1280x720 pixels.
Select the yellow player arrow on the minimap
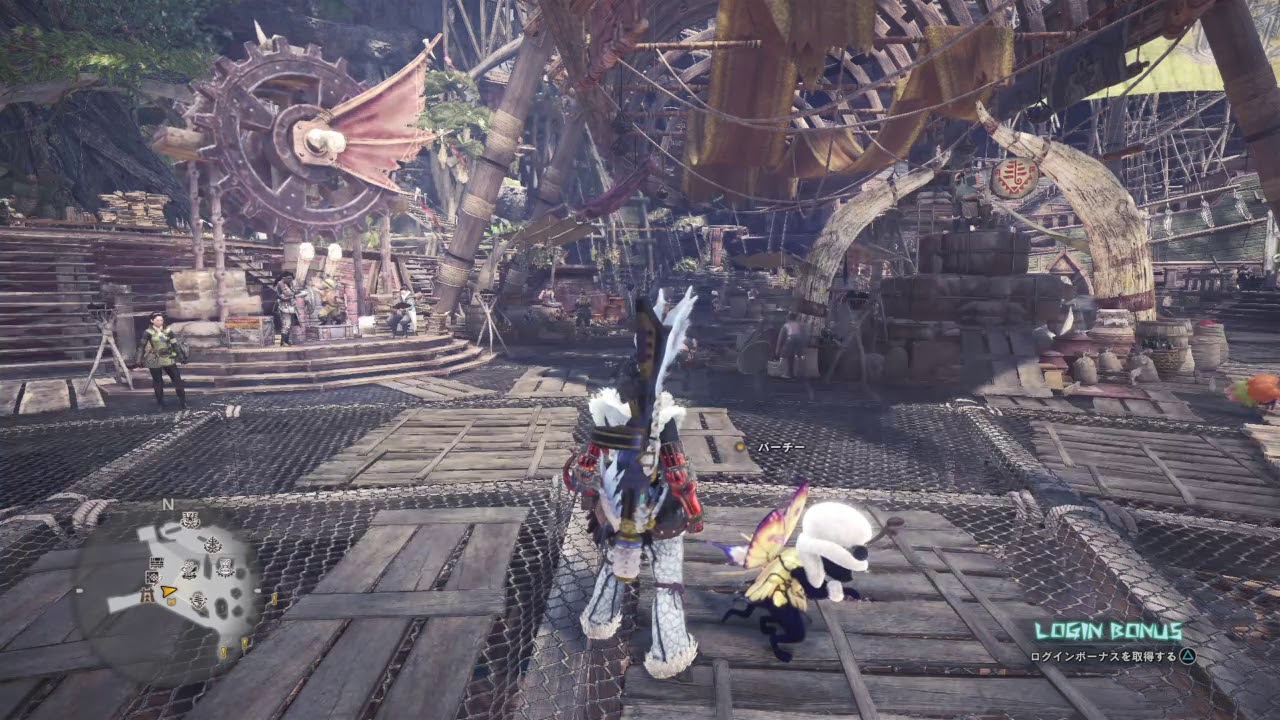(167, 591)
